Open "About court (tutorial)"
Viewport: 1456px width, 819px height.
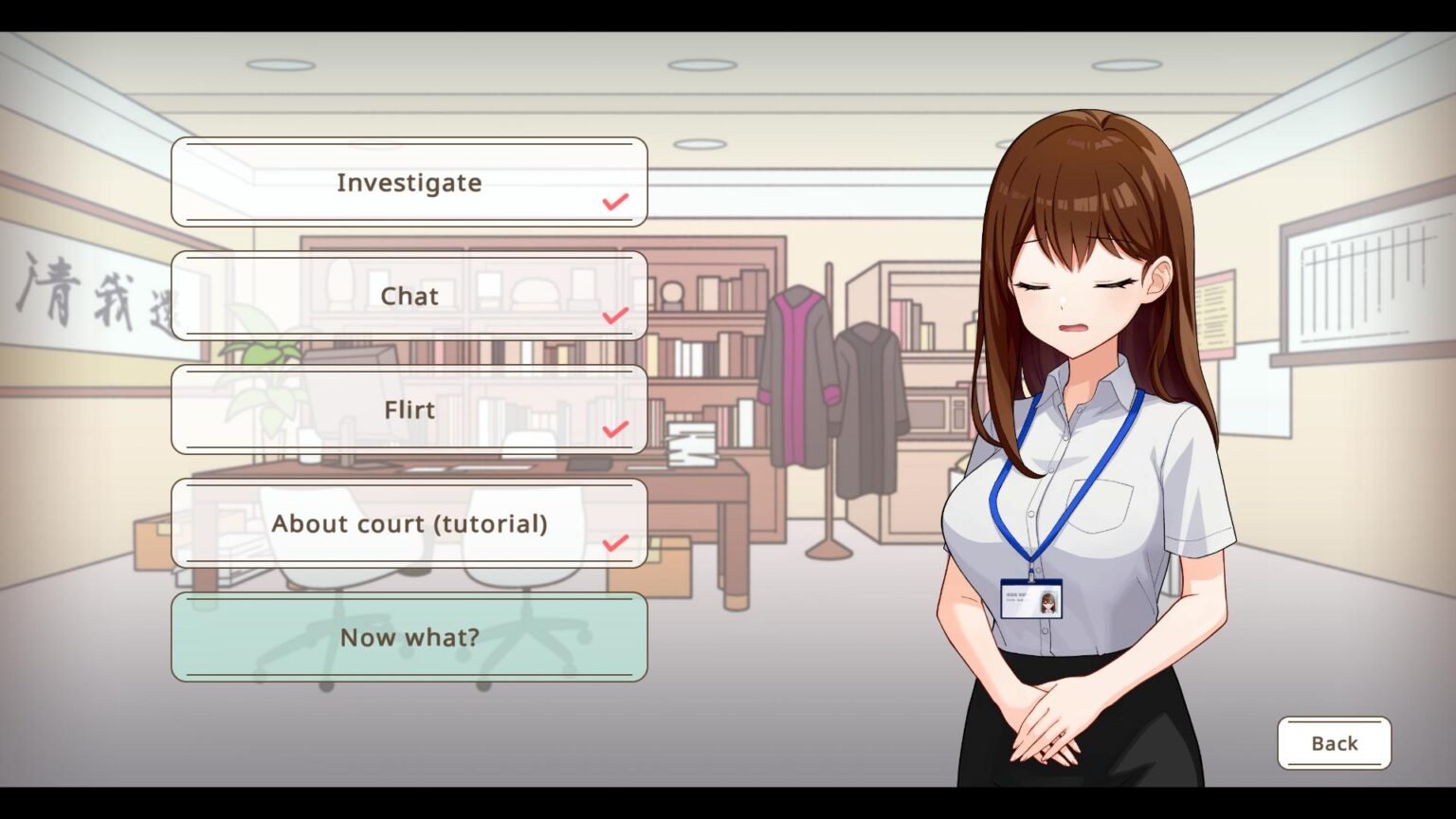pos(409,523)
